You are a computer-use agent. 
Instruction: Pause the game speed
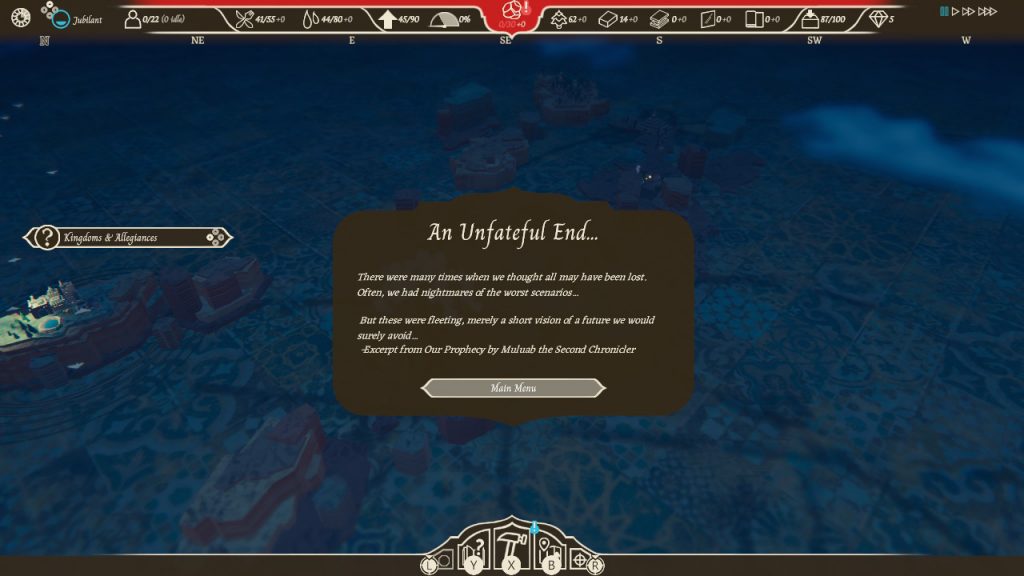(944, 11)
